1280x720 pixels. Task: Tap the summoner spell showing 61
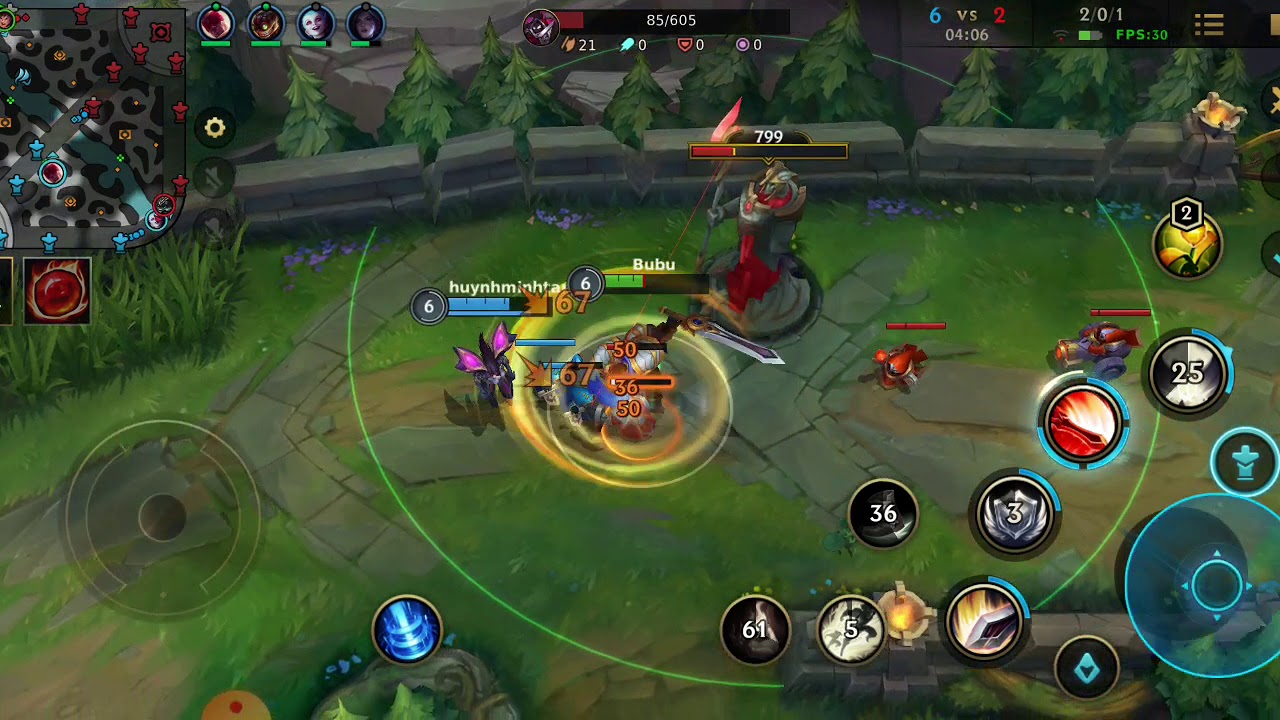coord(755,630)
